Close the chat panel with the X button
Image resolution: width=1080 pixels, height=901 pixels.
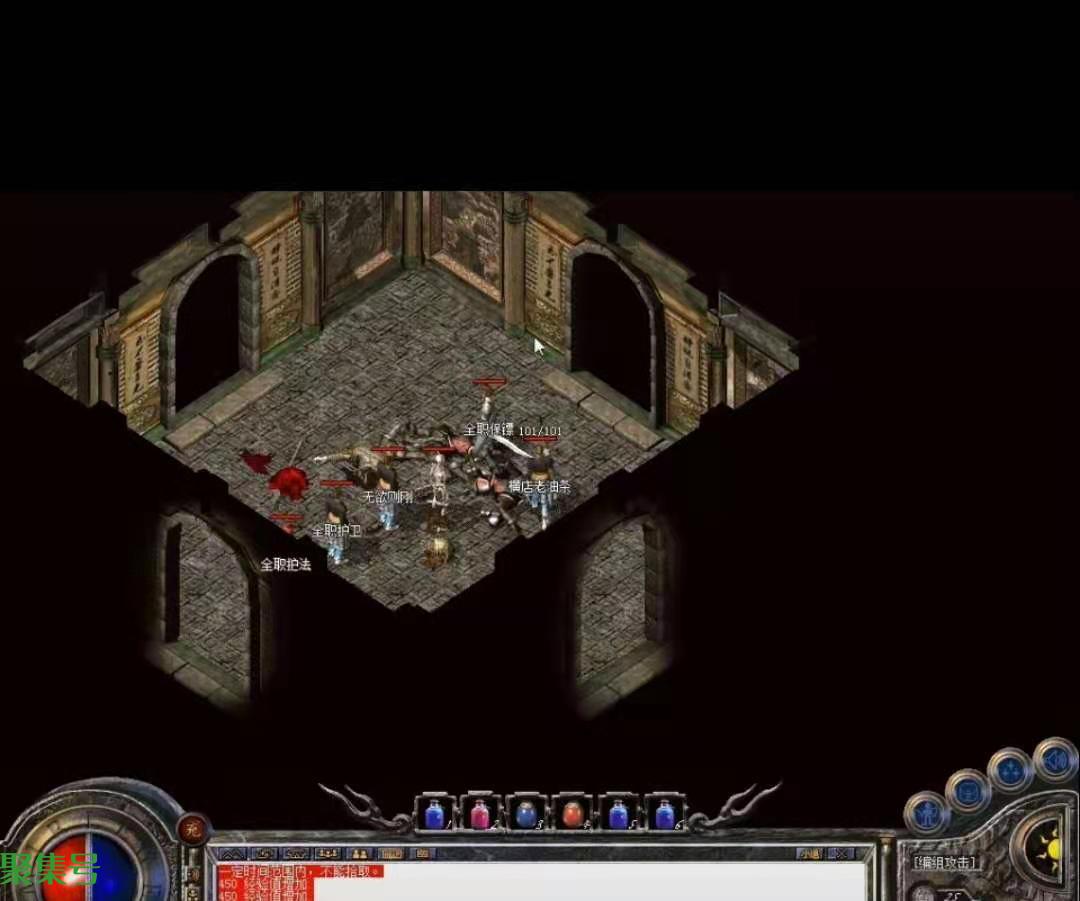click(841, 854)
